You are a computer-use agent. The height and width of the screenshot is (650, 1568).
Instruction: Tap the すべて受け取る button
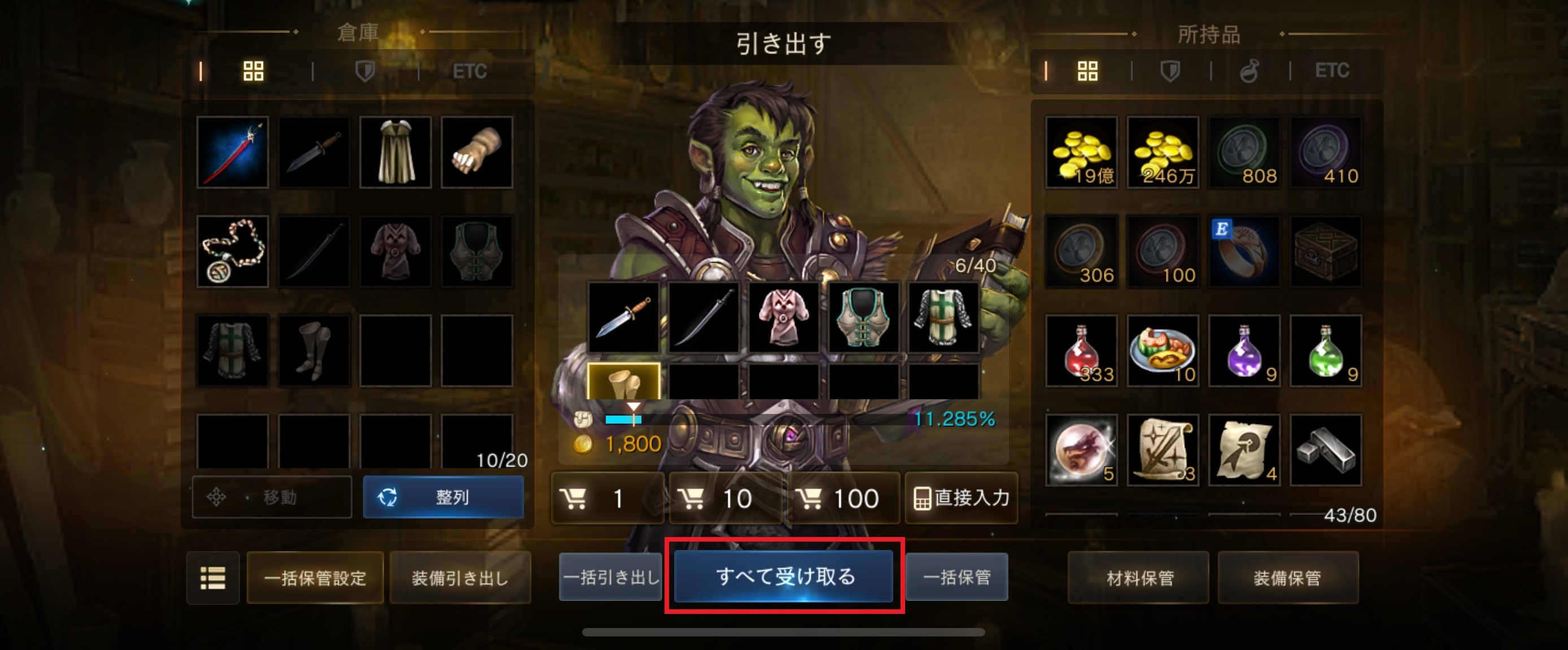click(784, 576)
